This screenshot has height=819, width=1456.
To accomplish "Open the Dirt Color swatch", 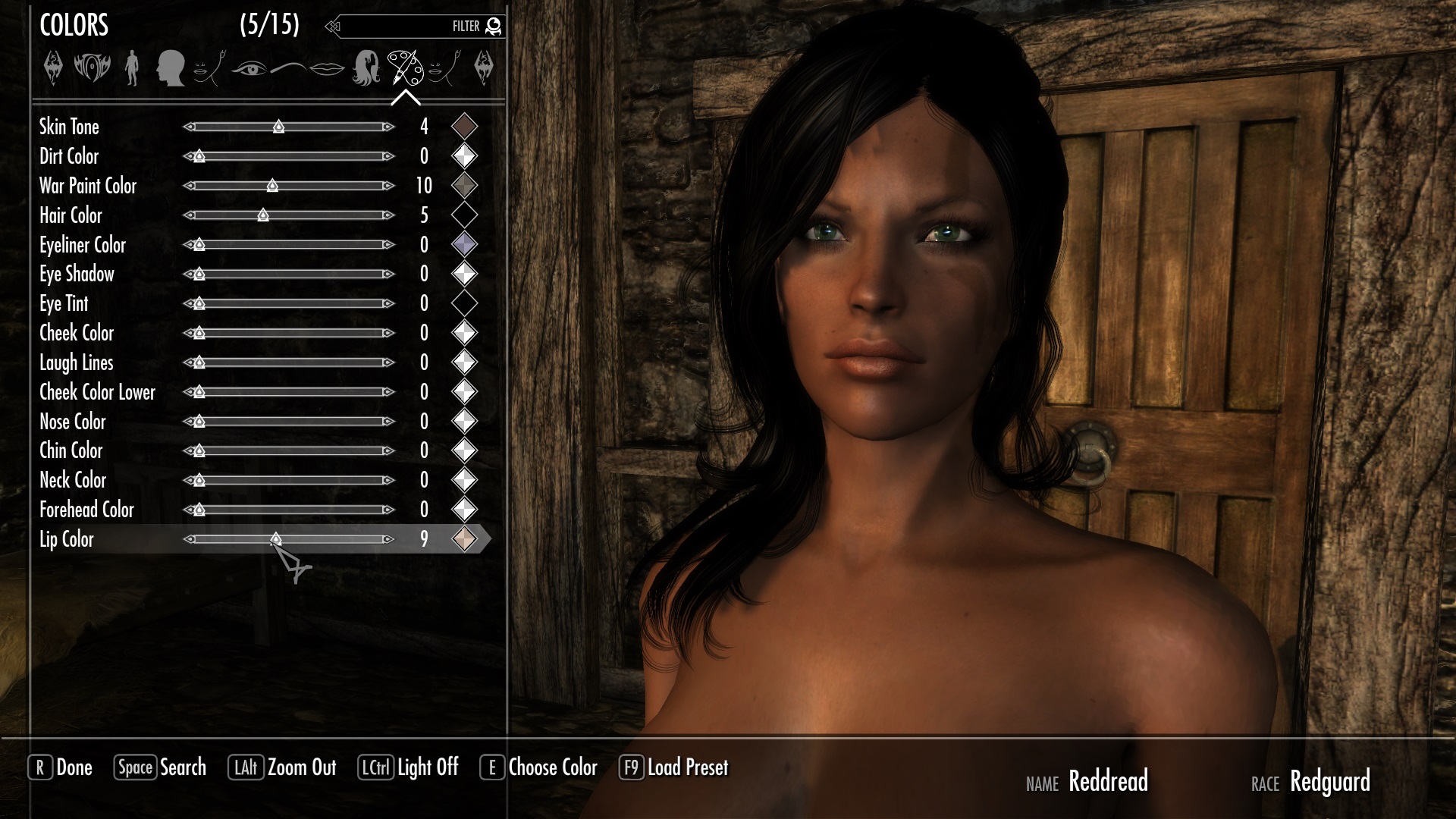I will pyautogui.click(x=464, y=156).
